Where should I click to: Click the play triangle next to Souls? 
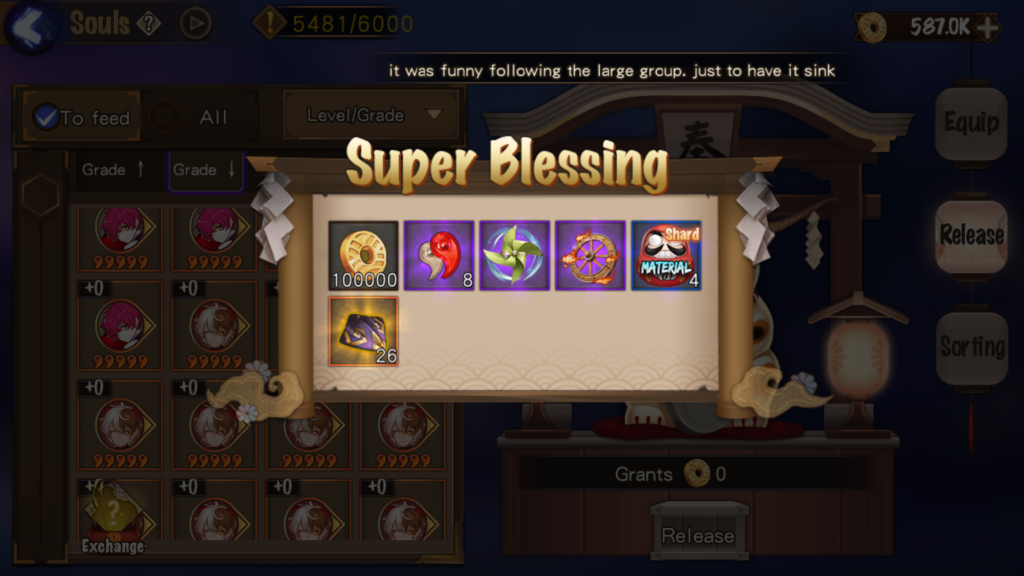coord(195,23)
